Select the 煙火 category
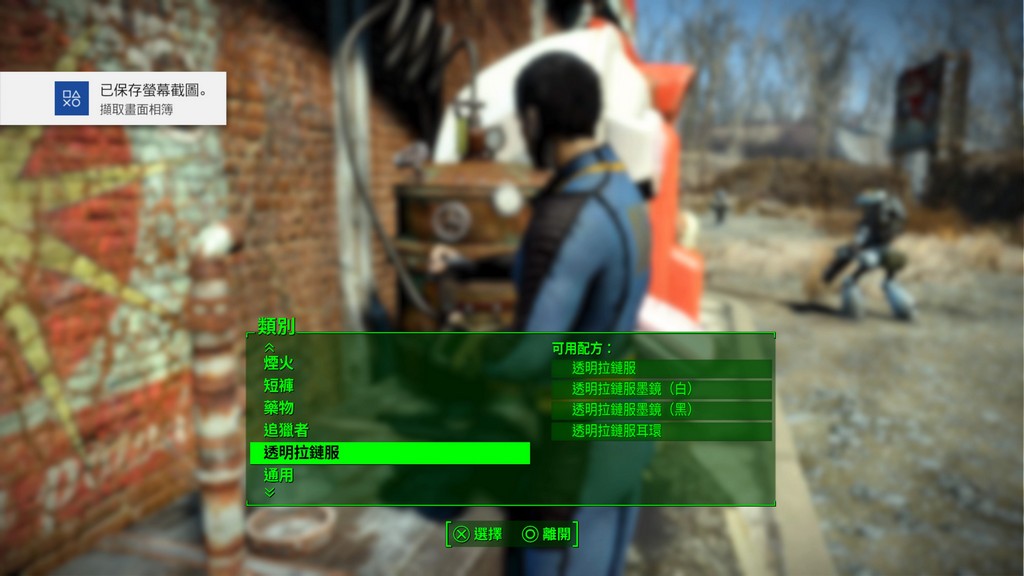This screenshot has height=576, width=1024. click(x=279, y=363)
